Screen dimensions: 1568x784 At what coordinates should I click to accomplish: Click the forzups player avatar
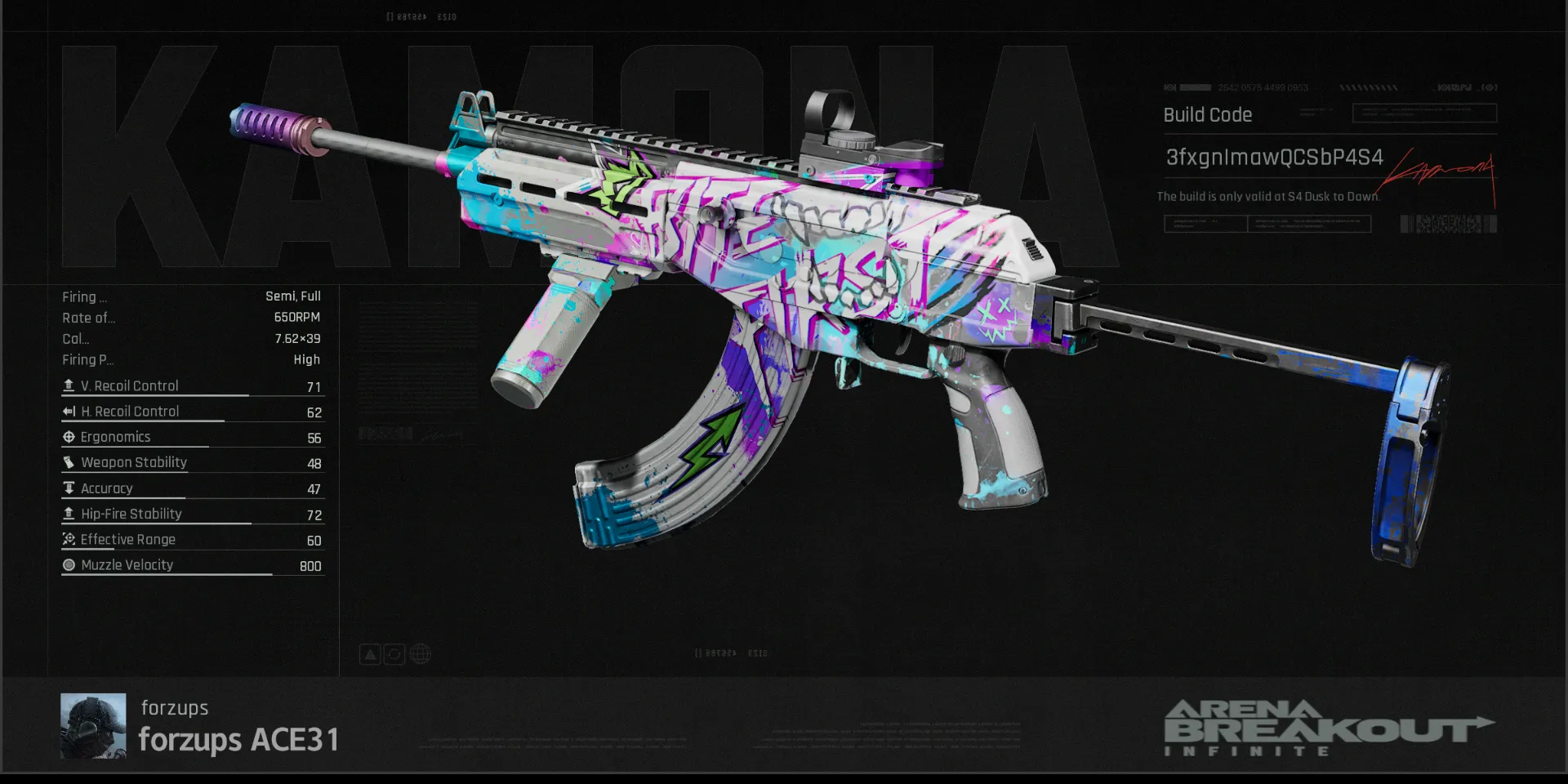point(93,726)
